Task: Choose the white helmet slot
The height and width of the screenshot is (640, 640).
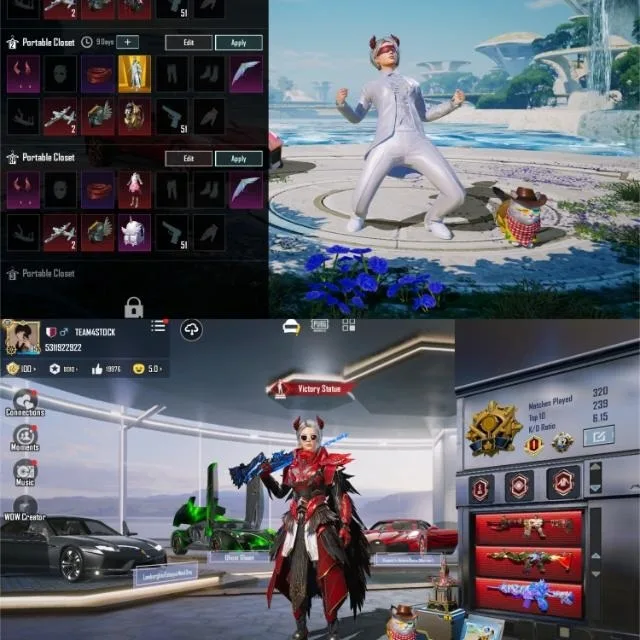Action: coord(134,232)
